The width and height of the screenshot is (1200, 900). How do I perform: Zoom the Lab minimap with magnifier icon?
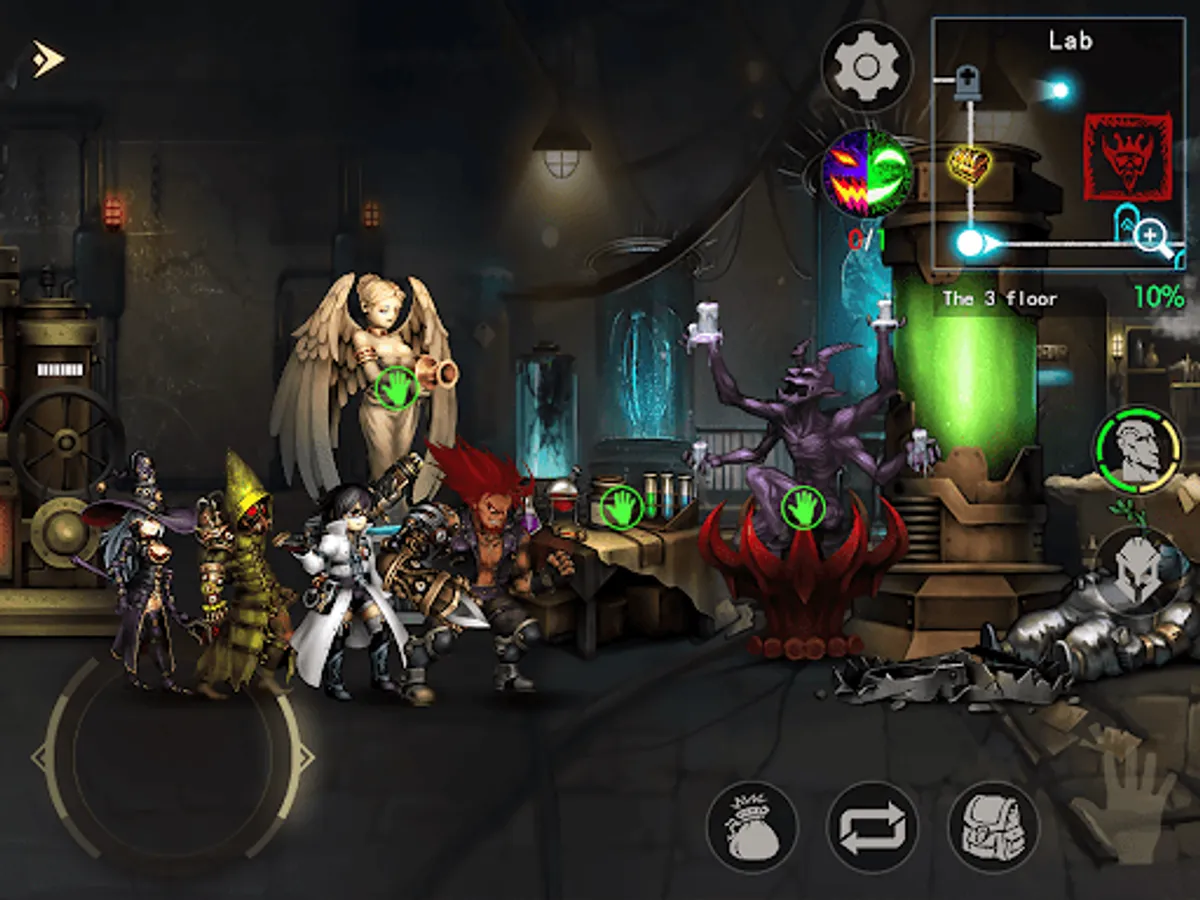(x=1153, y=238)
